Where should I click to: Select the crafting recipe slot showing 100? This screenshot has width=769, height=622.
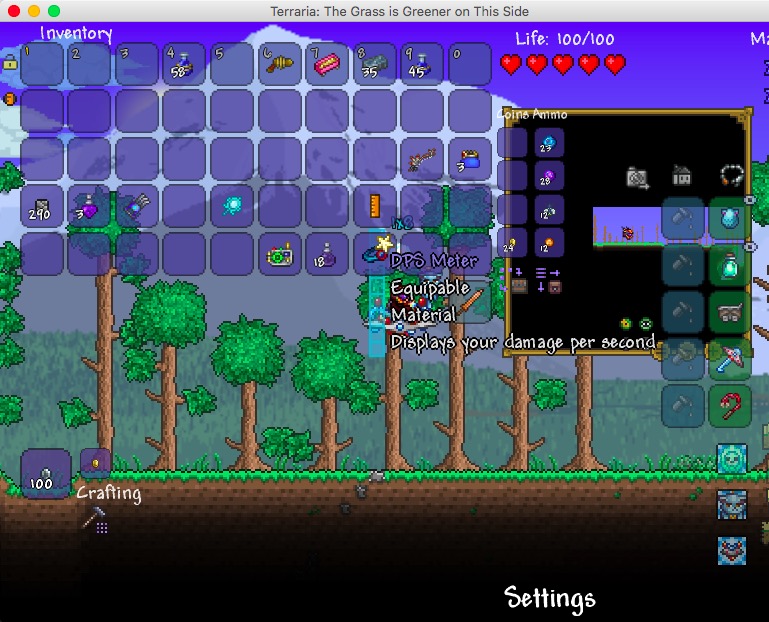coord(46,473)
